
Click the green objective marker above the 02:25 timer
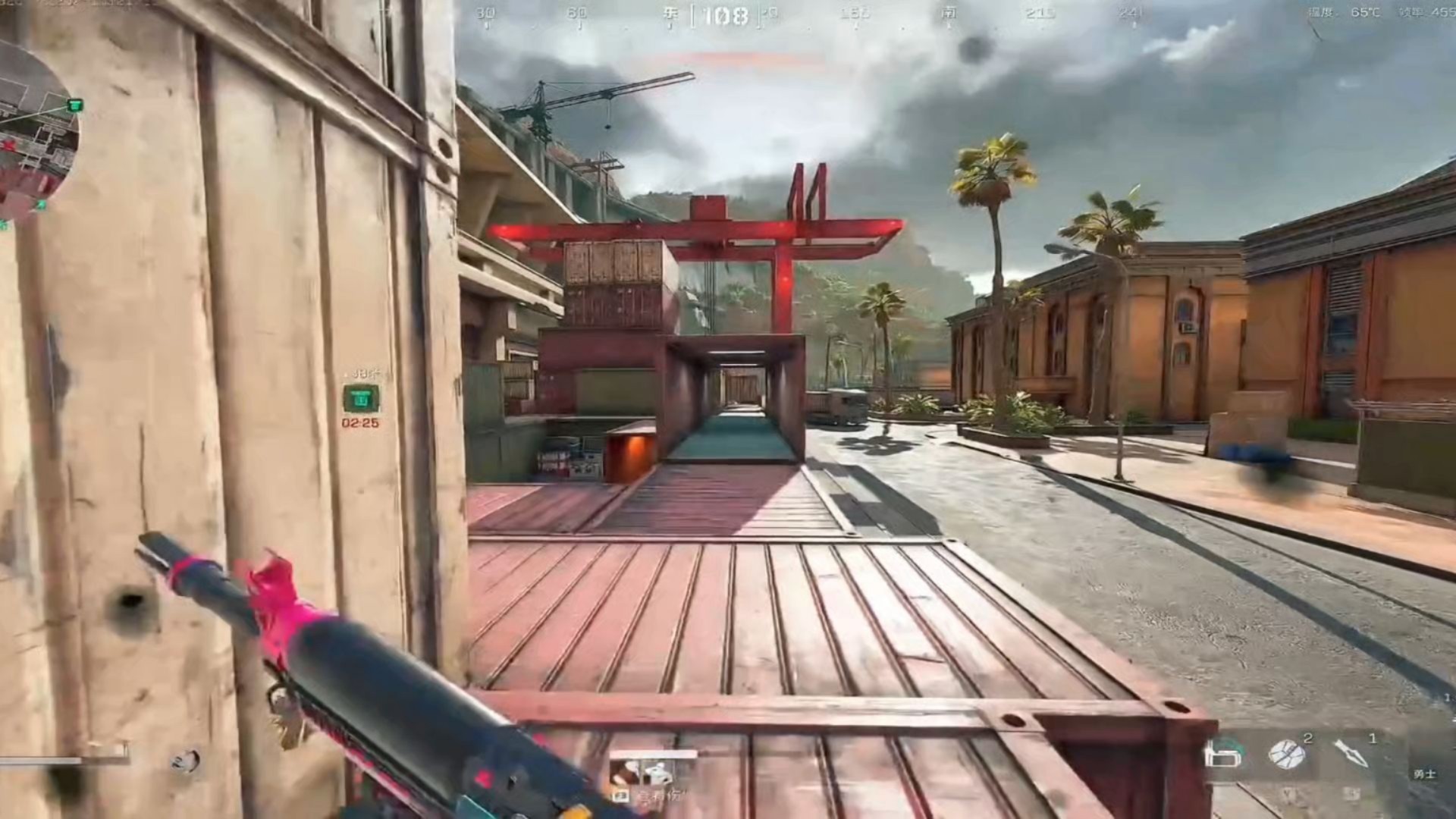(x=361, y=398)
